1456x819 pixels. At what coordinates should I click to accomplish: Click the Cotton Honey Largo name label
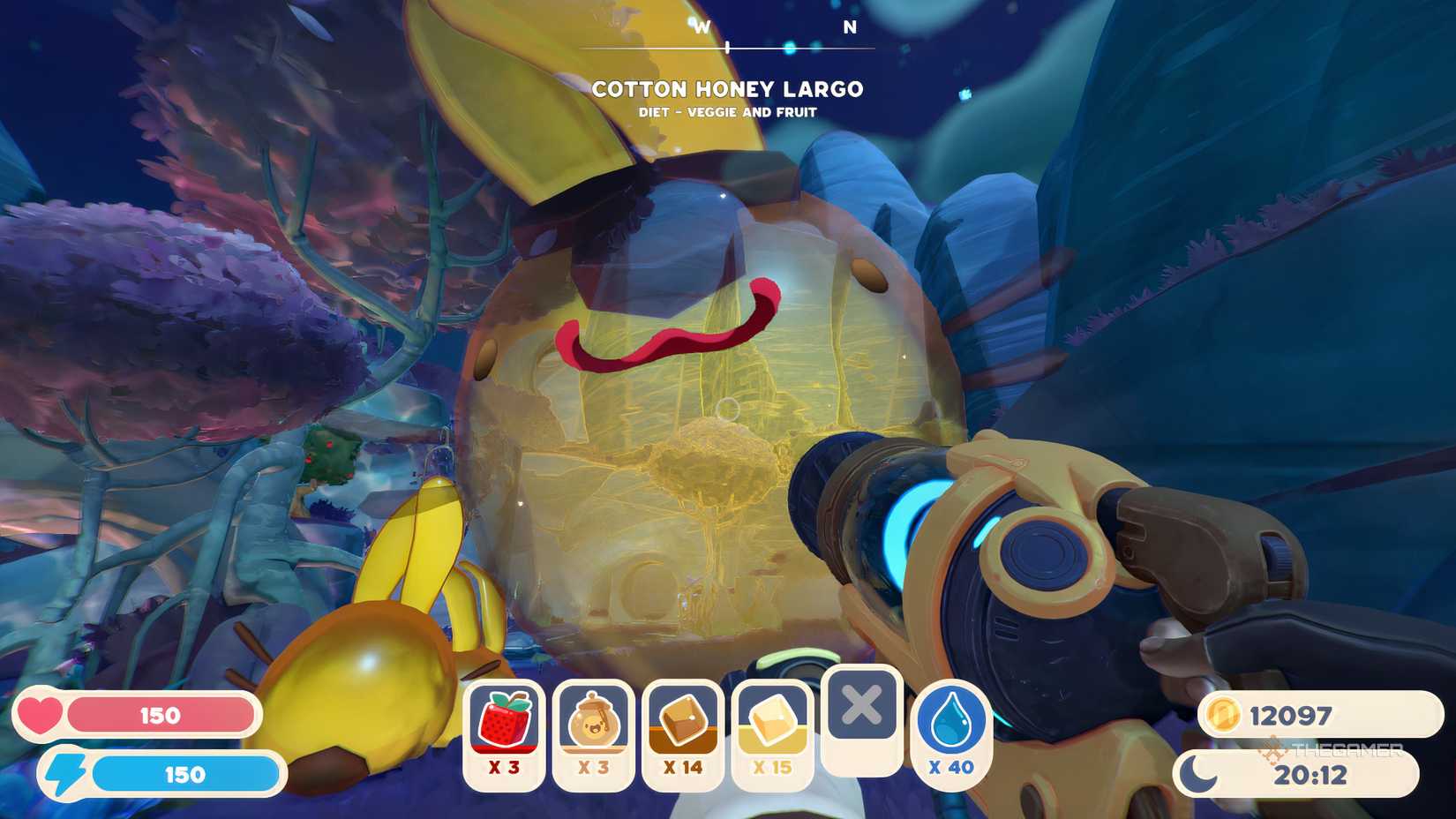pos(728,89)
